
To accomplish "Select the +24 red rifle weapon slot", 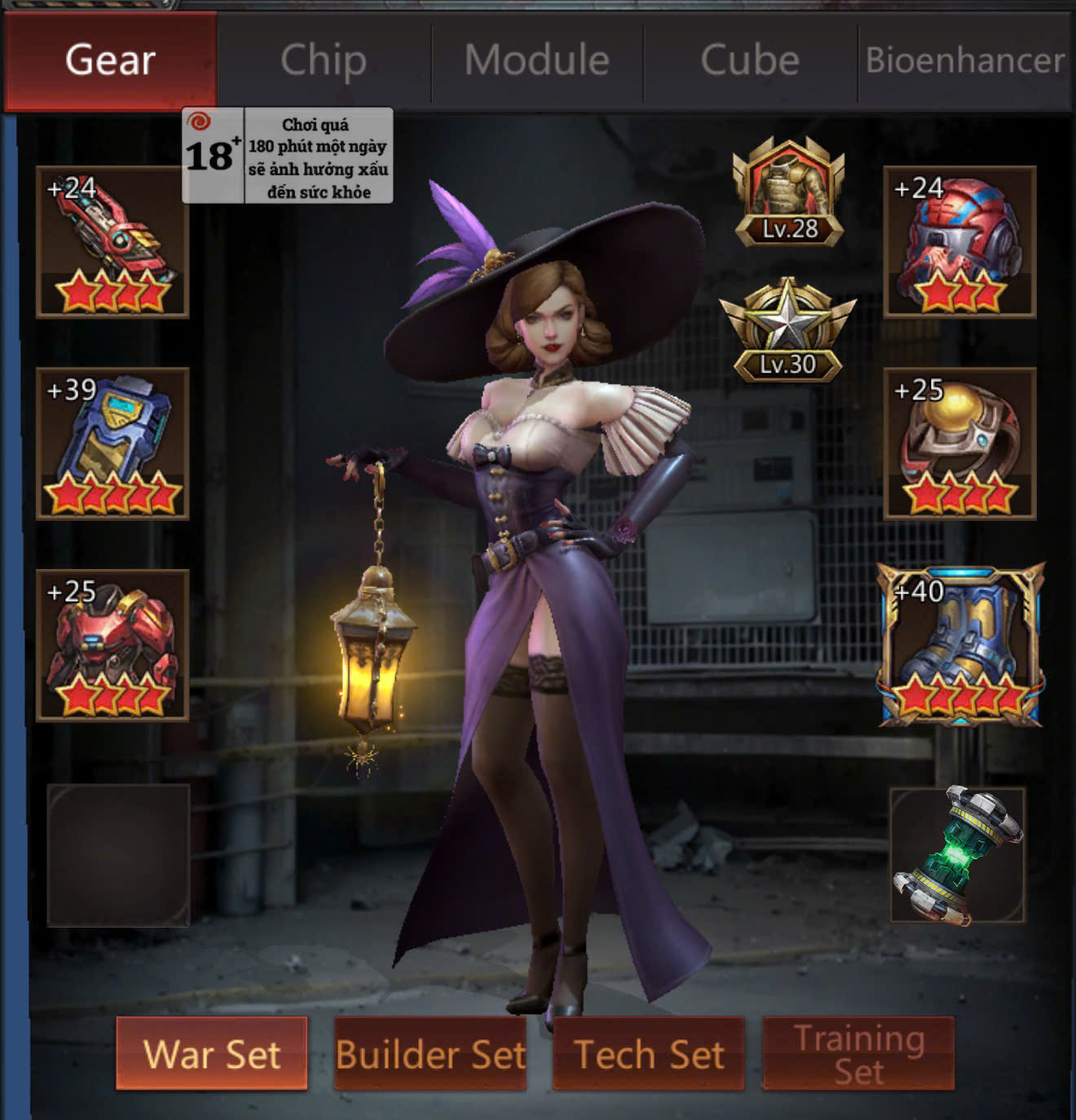I will click(x=112, y=242).
